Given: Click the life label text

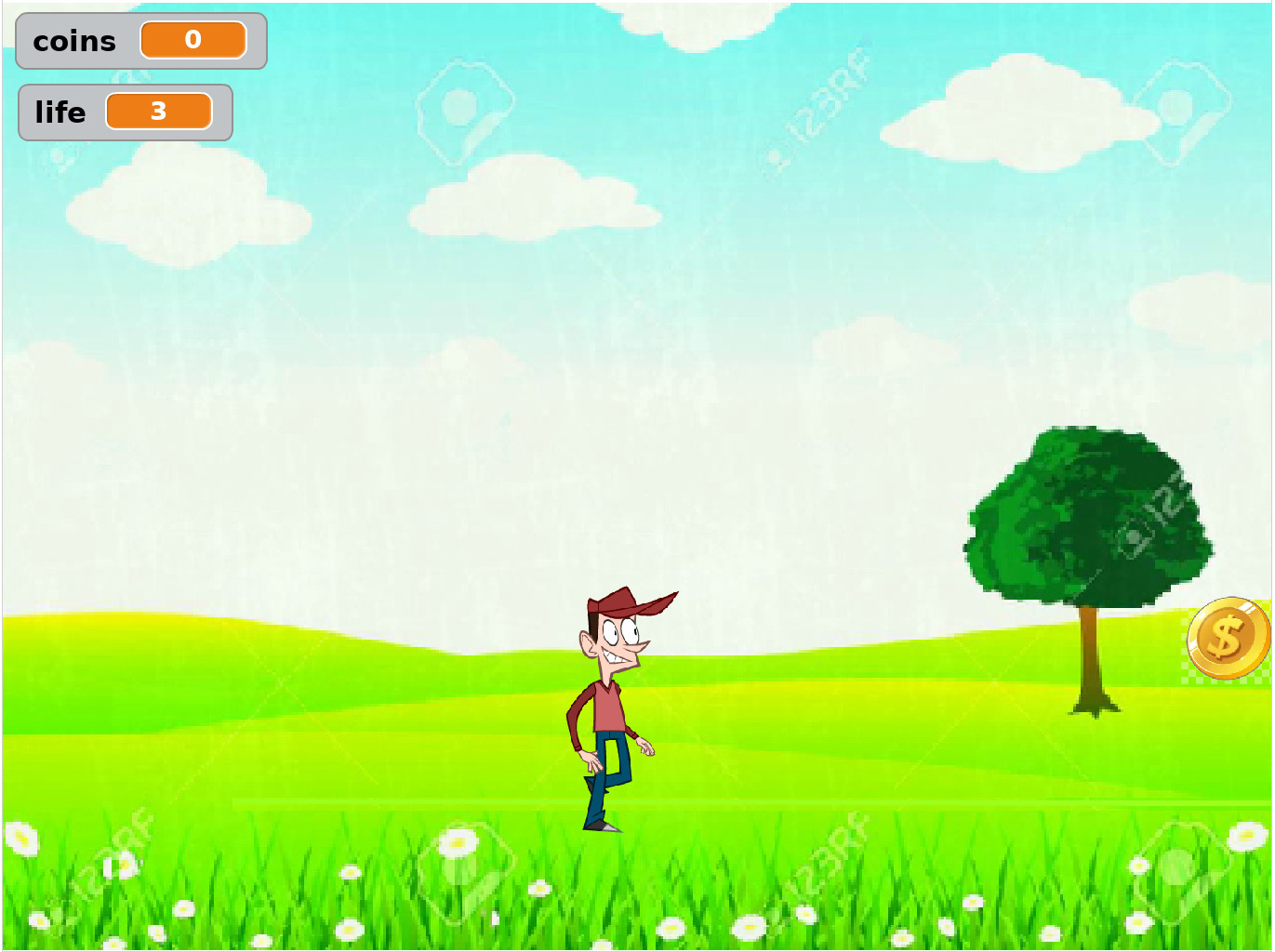Looking at the screenshot, I should [x=60, y=112].
